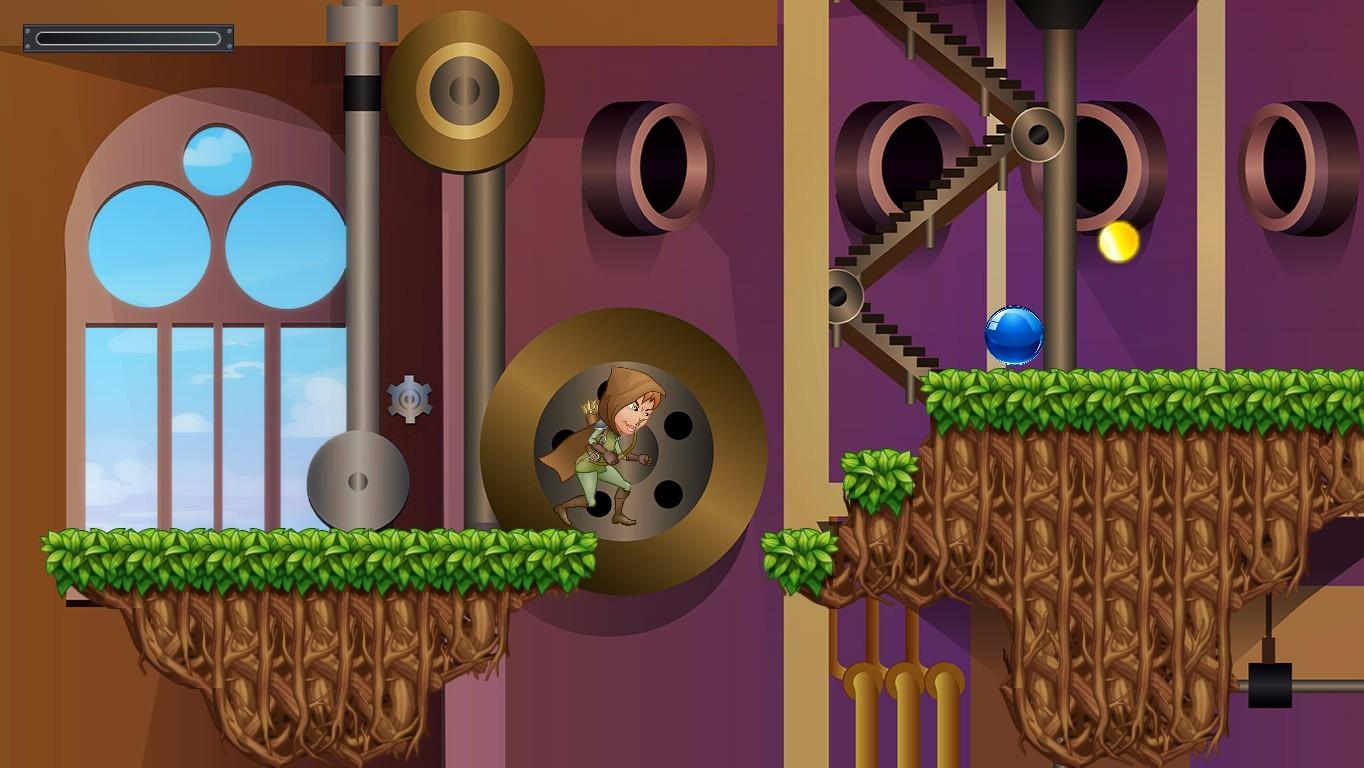Viewport: 1364px width, 768px height.
Task: Select the hooded archer character
Action: point(615,450)
